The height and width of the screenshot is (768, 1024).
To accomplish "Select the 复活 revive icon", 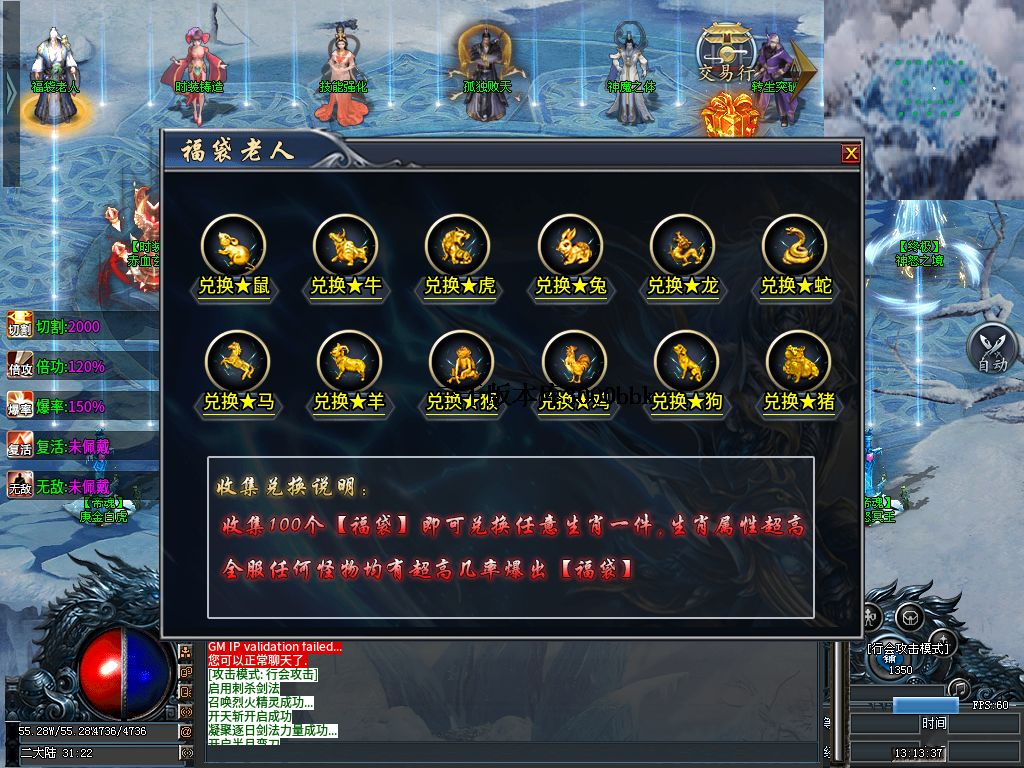I will click(20, 446).
